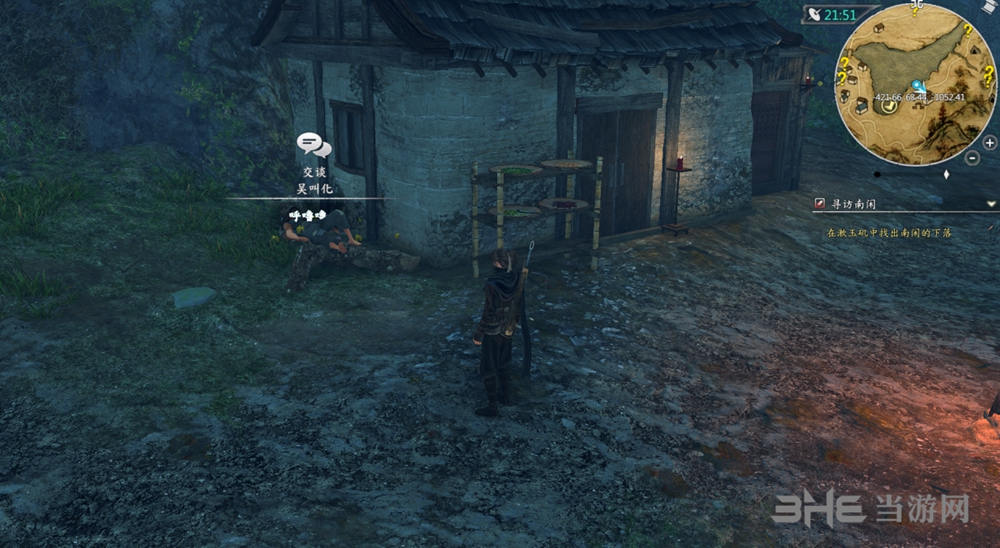Screen dimensions: 1000x548
Task: Zoom out the minimap with the minus button
Action: (972, 157)
